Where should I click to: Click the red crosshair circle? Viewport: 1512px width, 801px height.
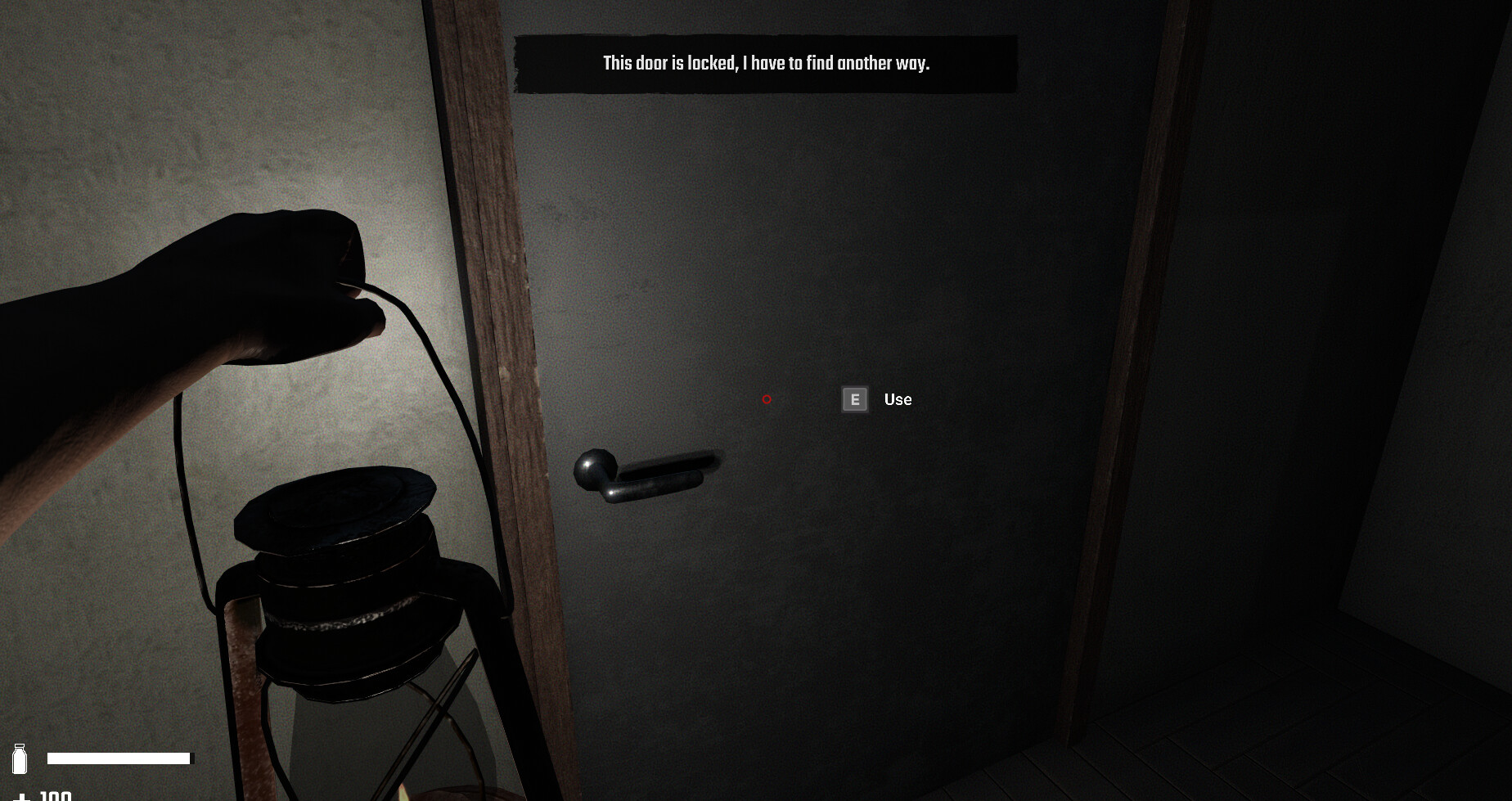[x=767, y=399]
